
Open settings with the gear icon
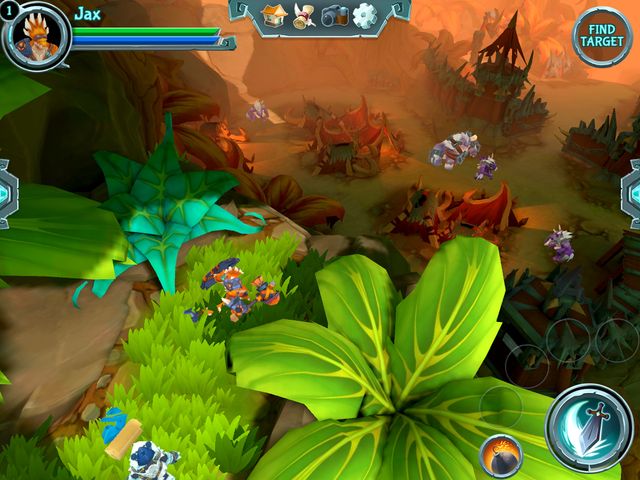click(364, 15)
